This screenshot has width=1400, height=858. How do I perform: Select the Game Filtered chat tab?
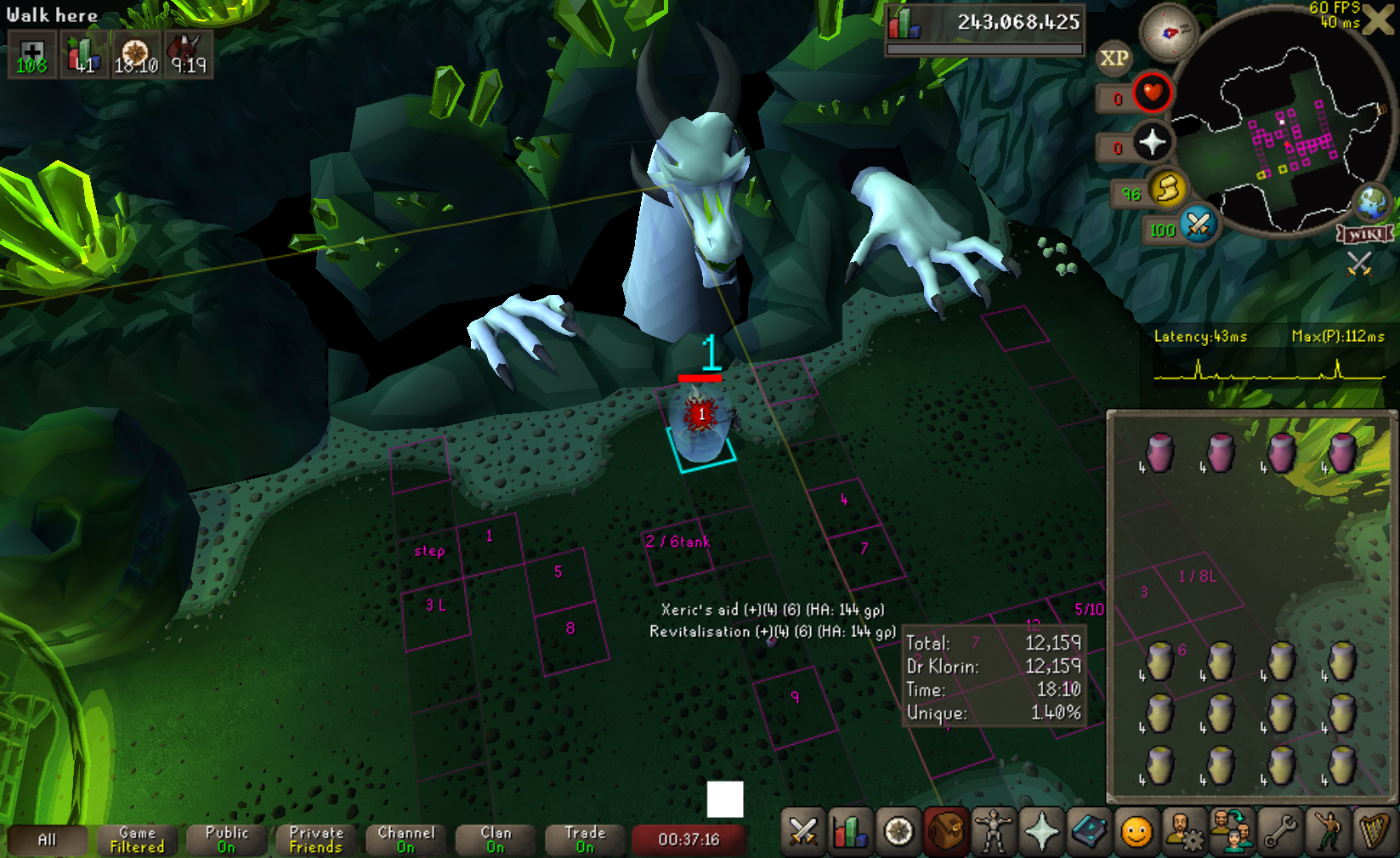(137, 839)
